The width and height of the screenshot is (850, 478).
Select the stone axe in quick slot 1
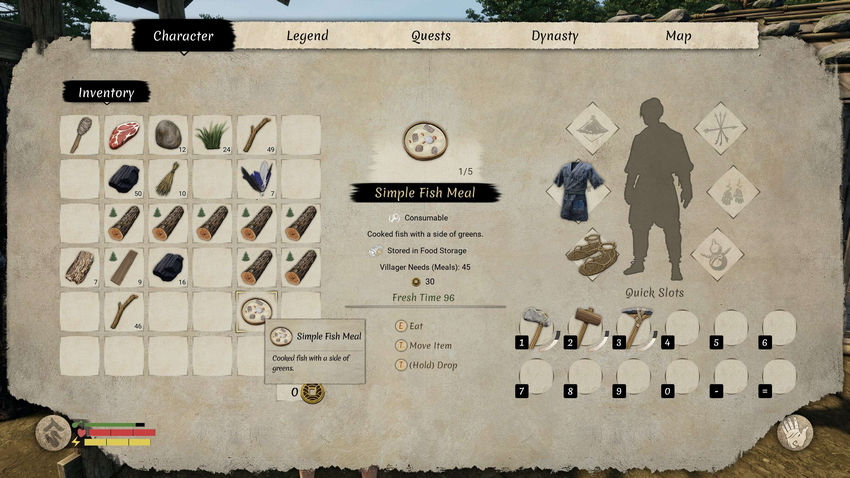click(x=536, y=326)
